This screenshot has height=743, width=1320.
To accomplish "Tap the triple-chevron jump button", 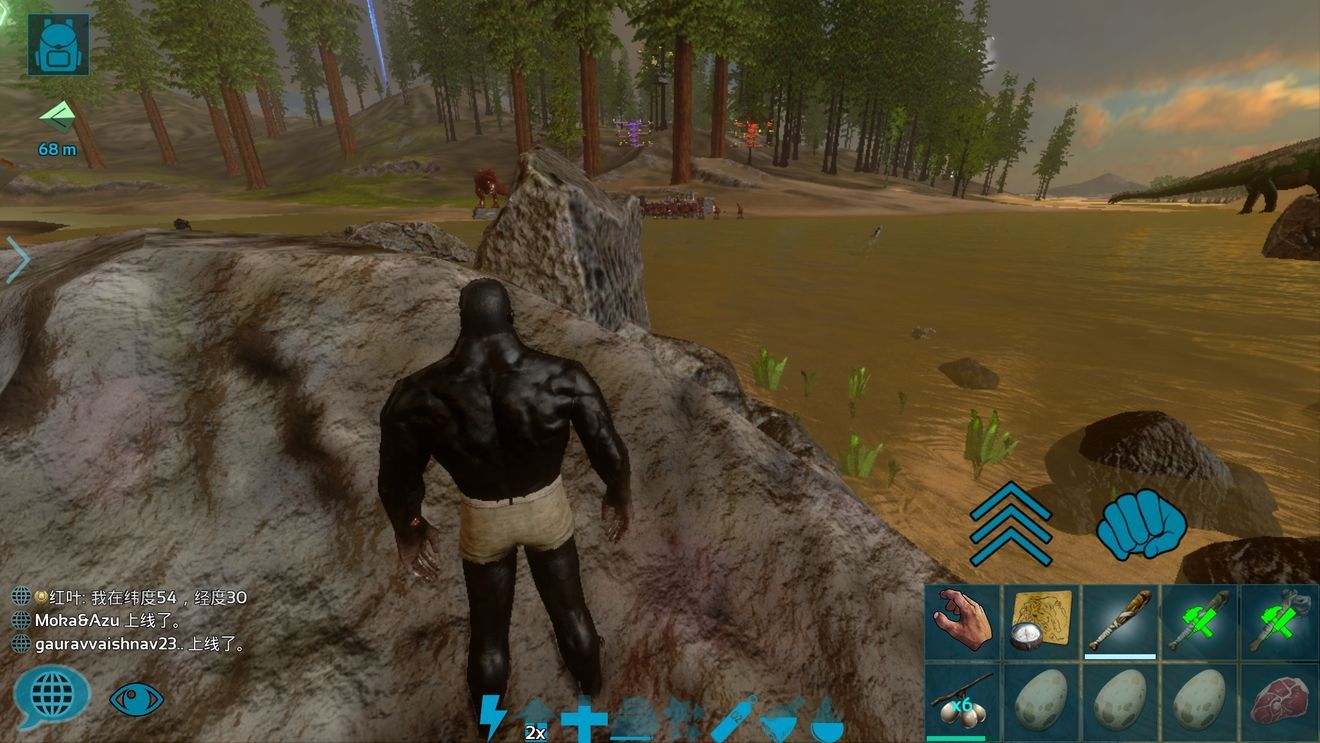I will tap(1010, 523).
